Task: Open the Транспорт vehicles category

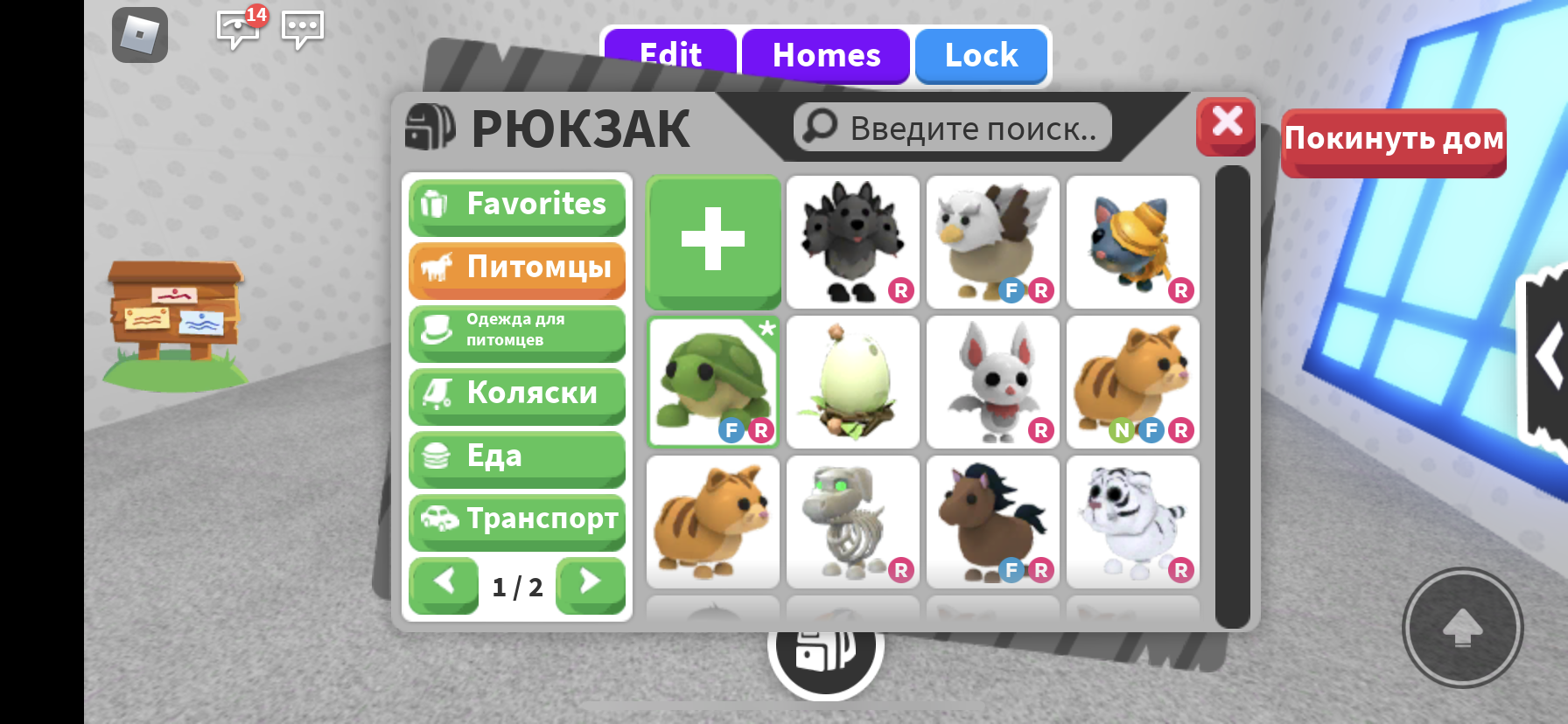Action: click(x=516, y=521)
